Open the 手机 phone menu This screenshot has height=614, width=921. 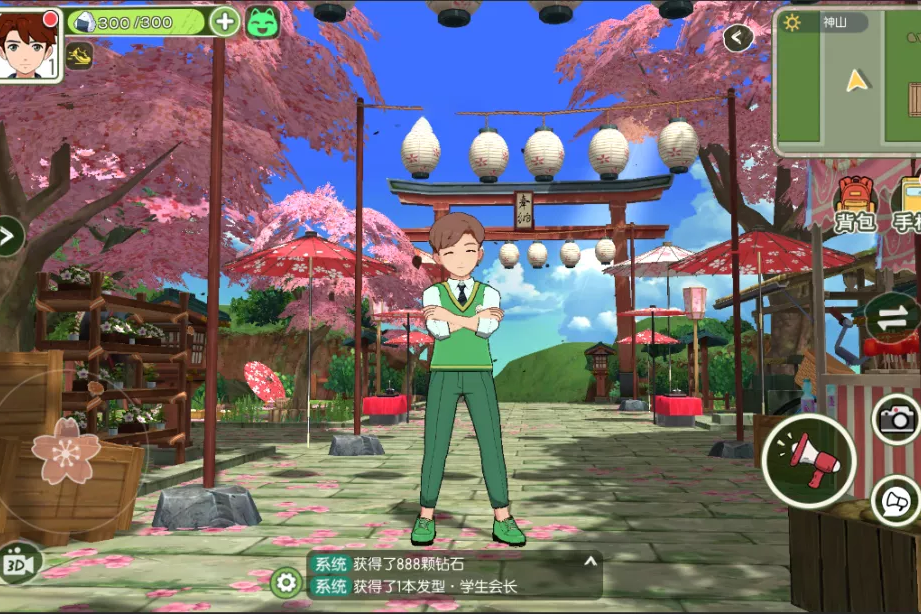908,205
